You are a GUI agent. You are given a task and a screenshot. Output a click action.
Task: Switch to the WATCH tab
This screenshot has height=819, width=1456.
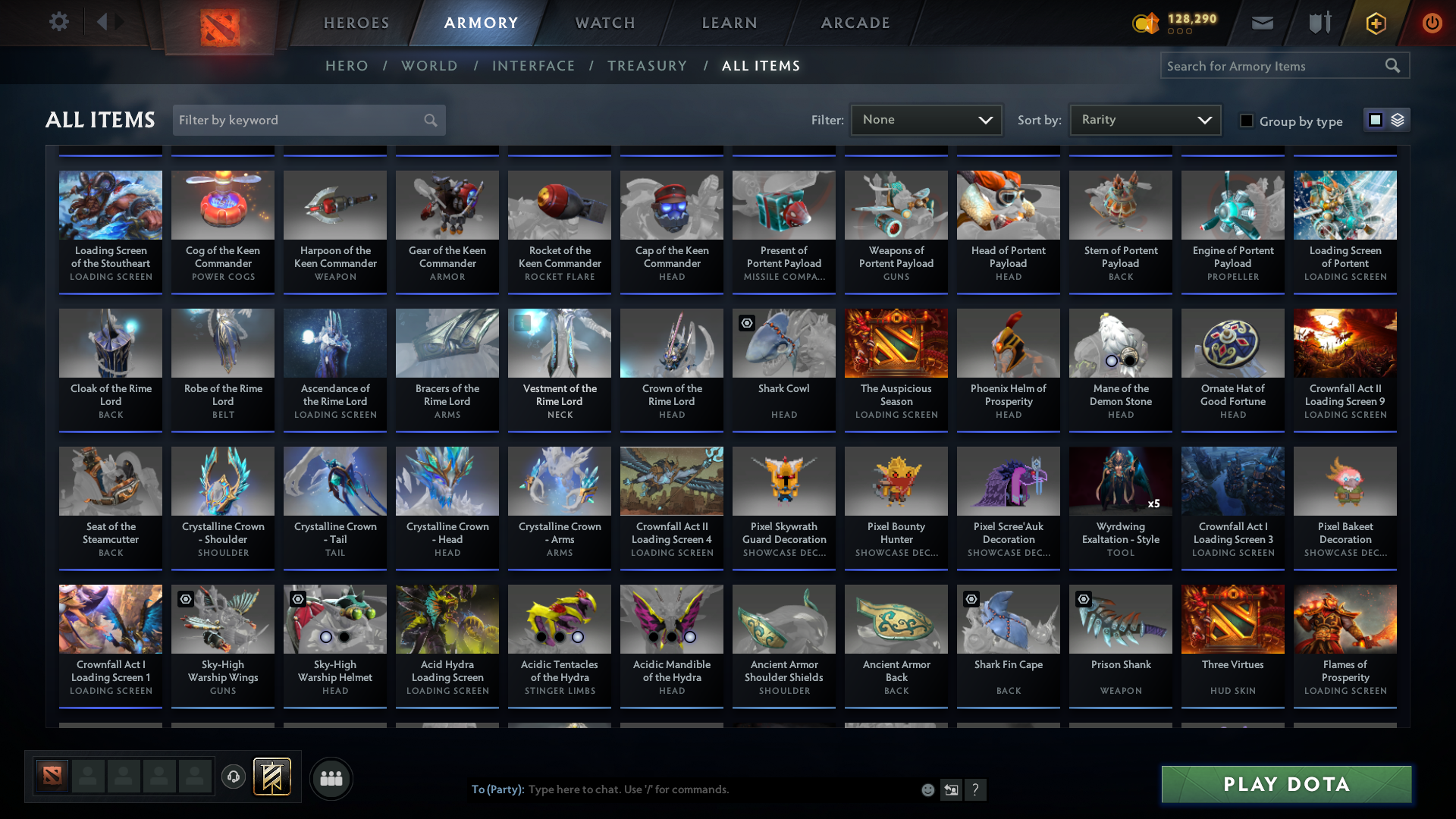[x=604, y=23]
